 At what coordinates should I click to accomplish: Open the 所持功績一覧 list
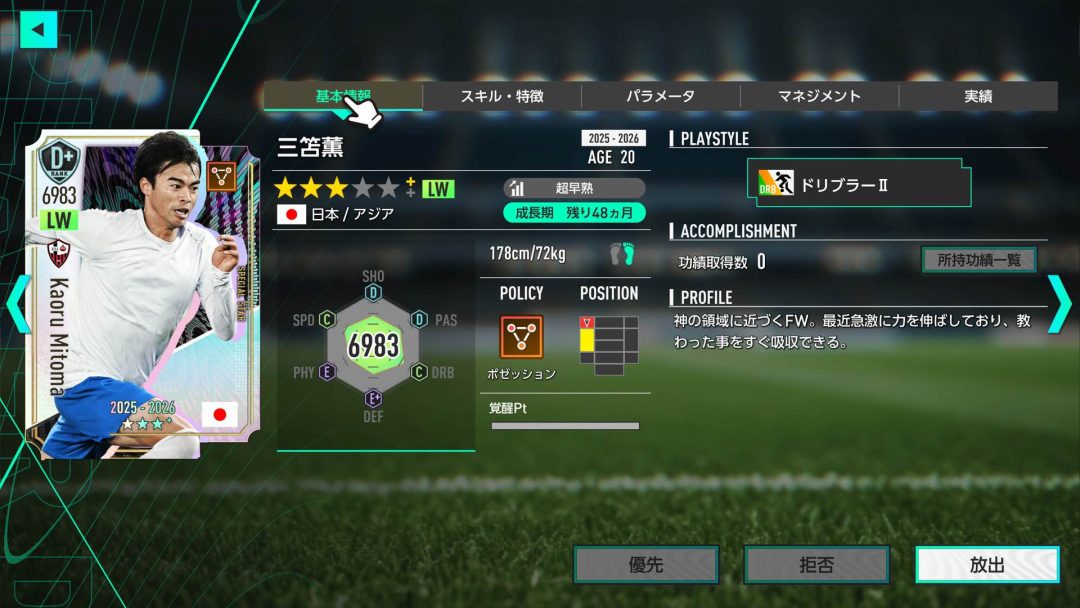(978, 260)
